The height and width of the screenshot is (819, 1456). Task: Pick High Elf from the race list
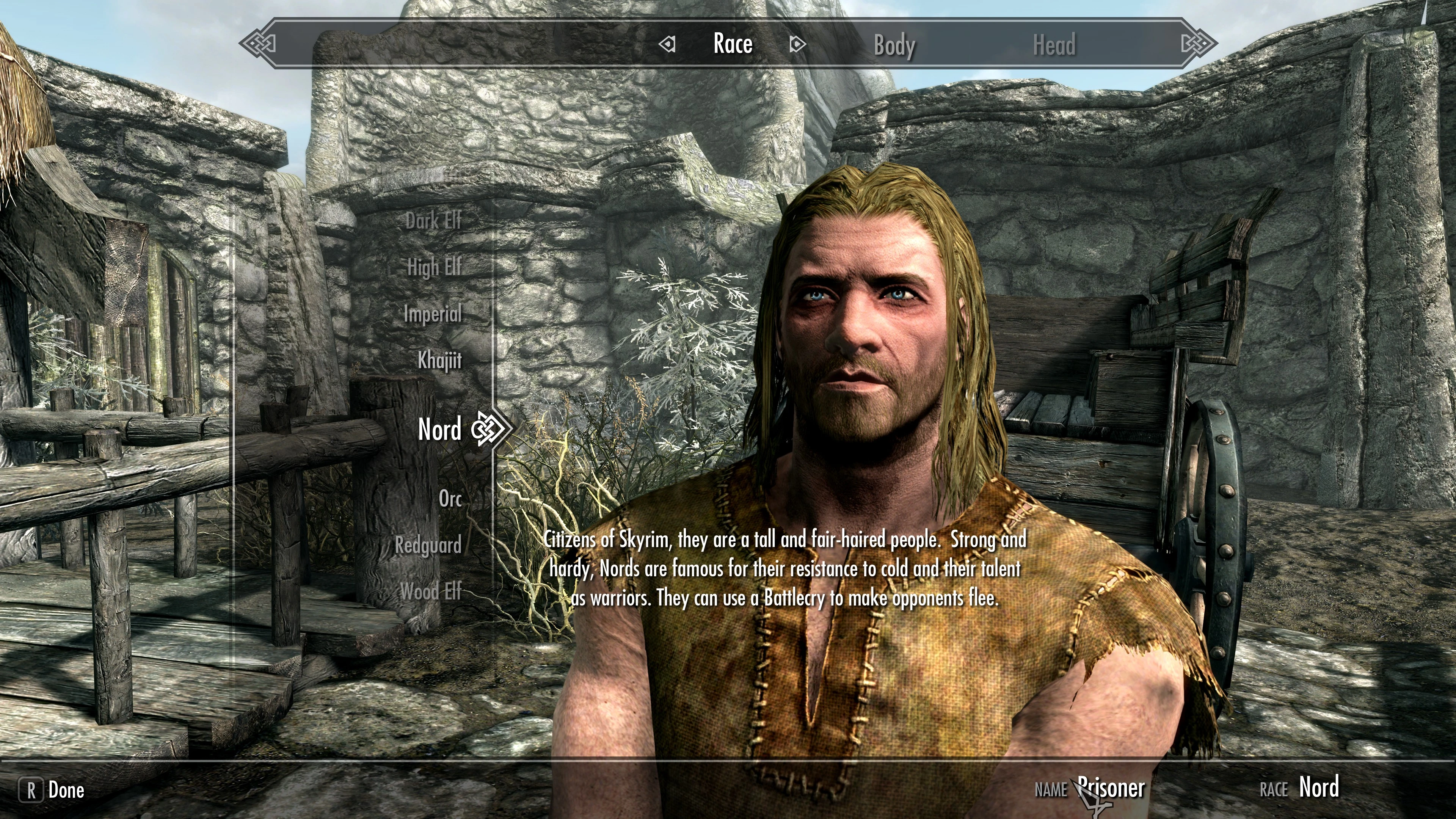point(434,267)
